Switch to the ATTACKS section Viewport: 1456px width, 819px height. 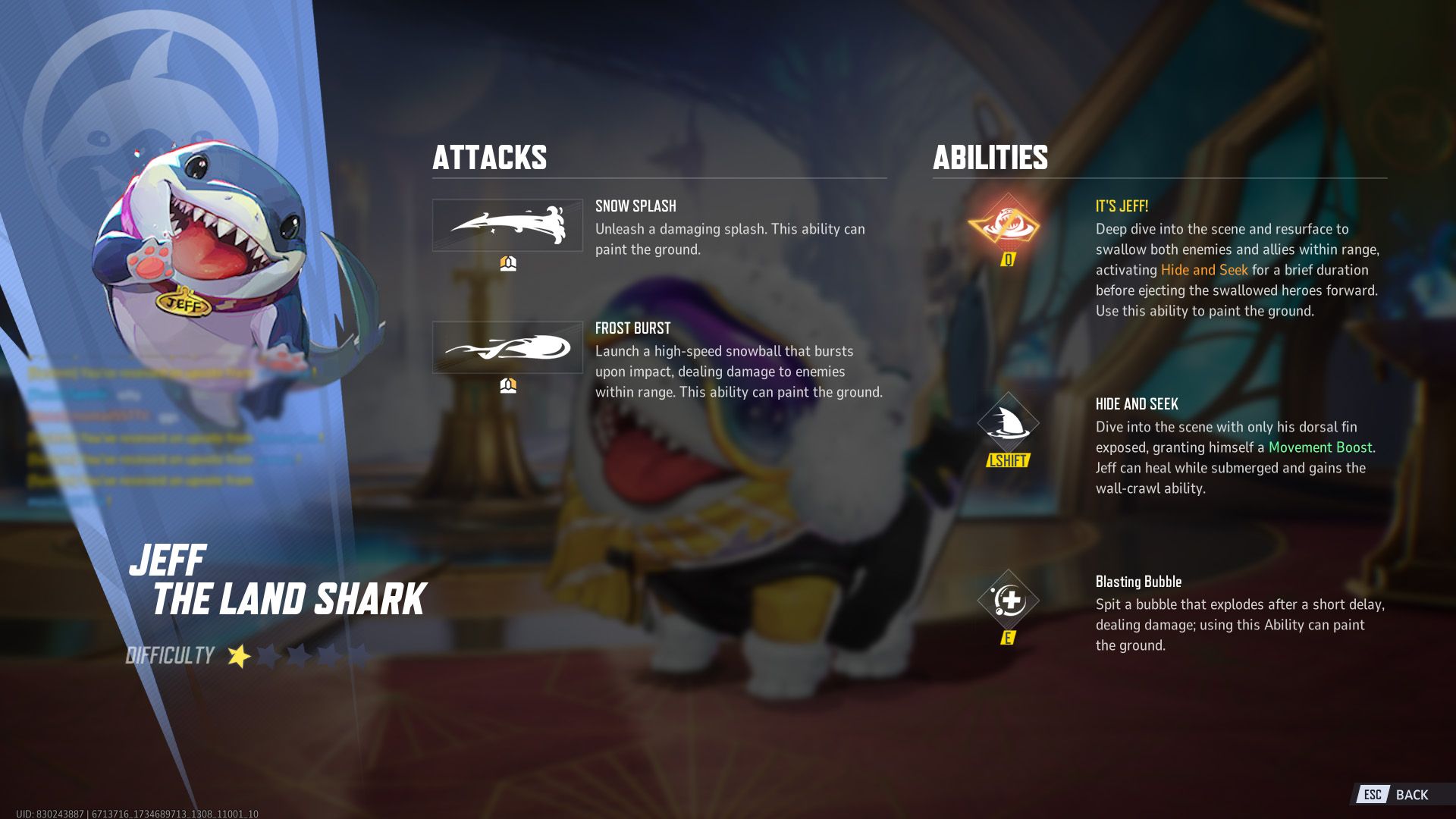click(x=490, y=158)
